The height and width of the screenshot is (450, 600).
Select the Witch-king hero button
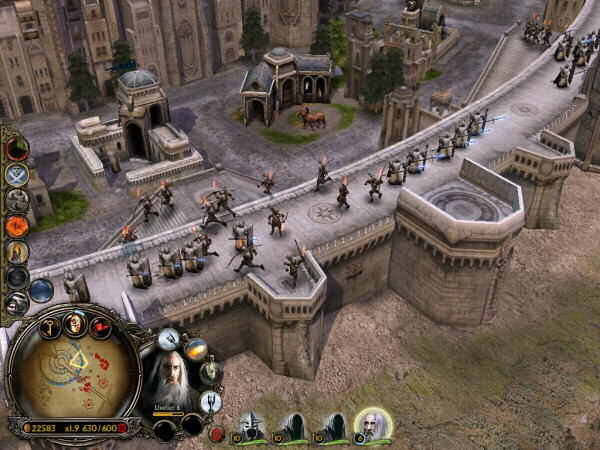[250, 427]
